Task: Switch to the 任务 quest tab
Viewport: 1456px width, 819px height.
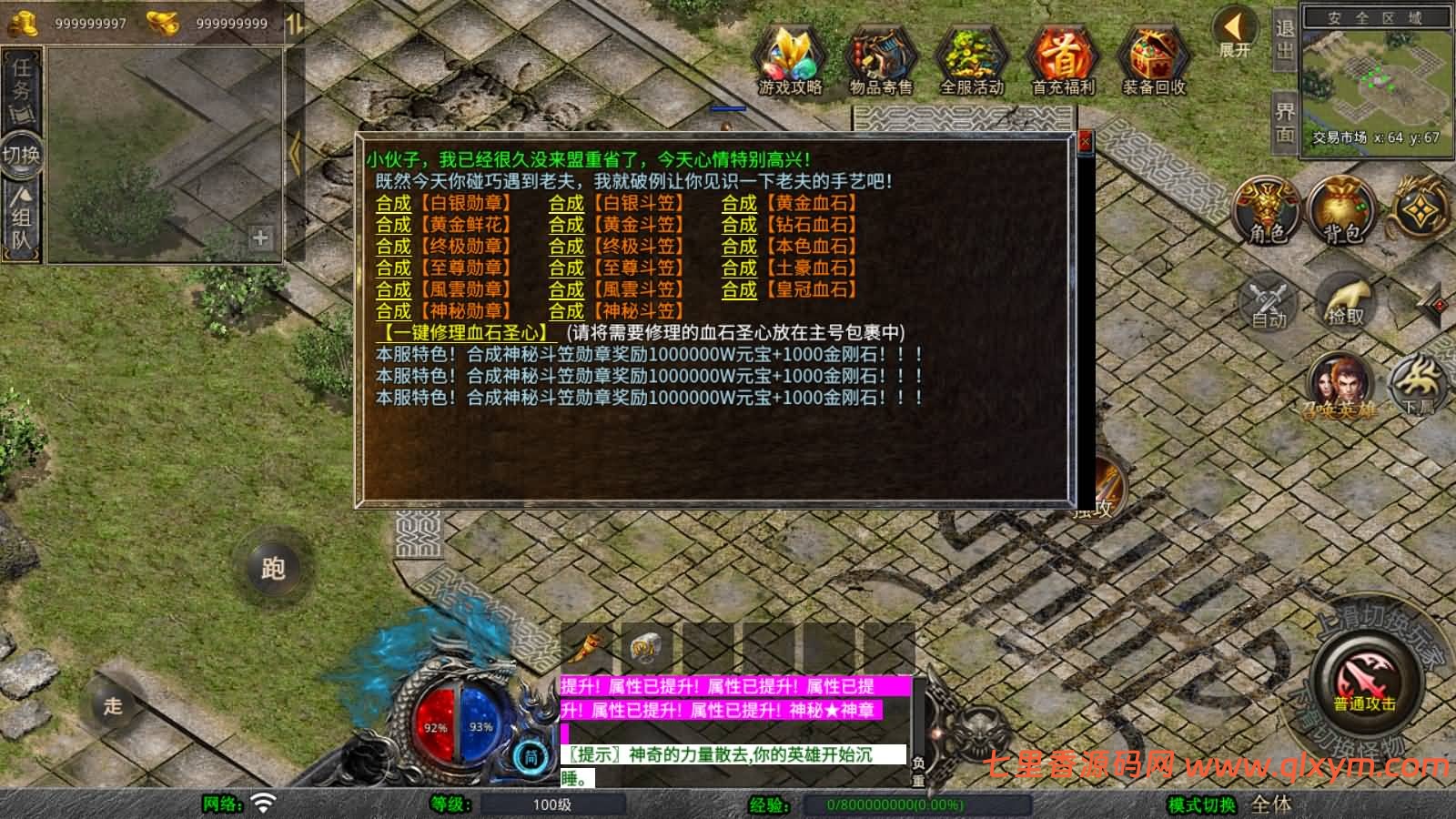Action: point(22,77)
